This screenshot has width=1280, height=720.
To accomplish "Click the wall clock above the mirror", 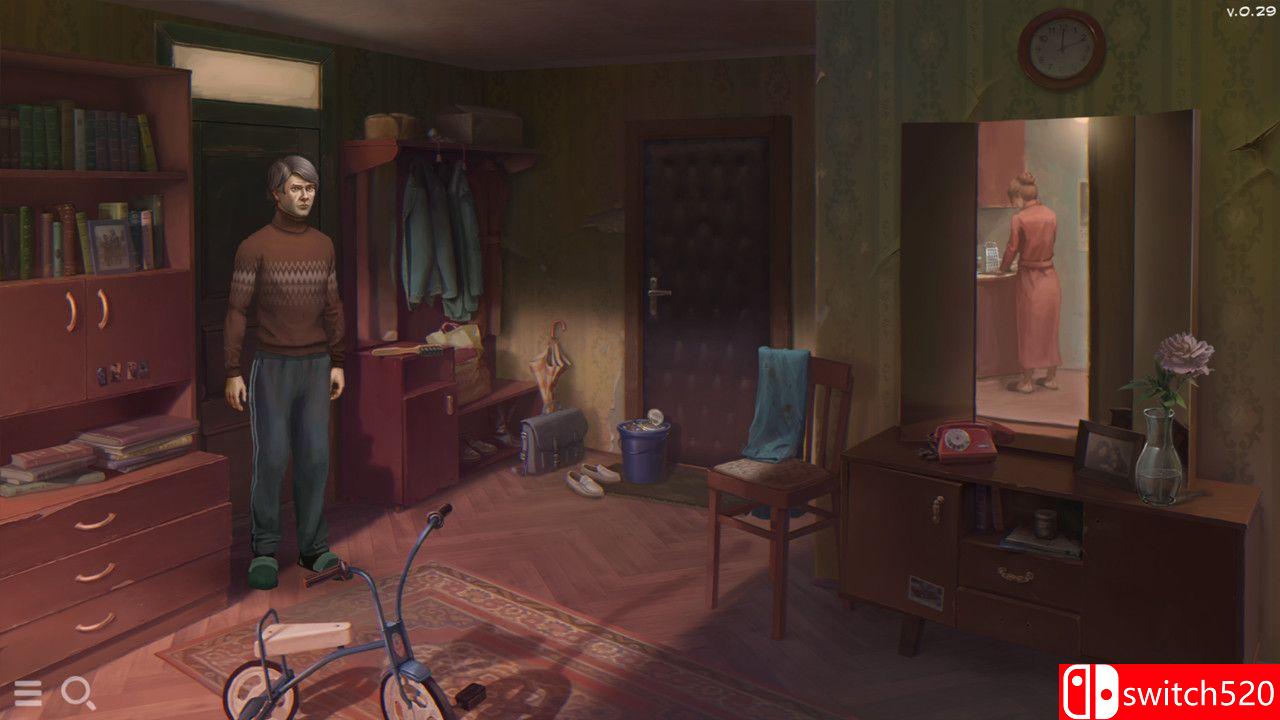I will pyautogui.click(x=1060, y=48).
